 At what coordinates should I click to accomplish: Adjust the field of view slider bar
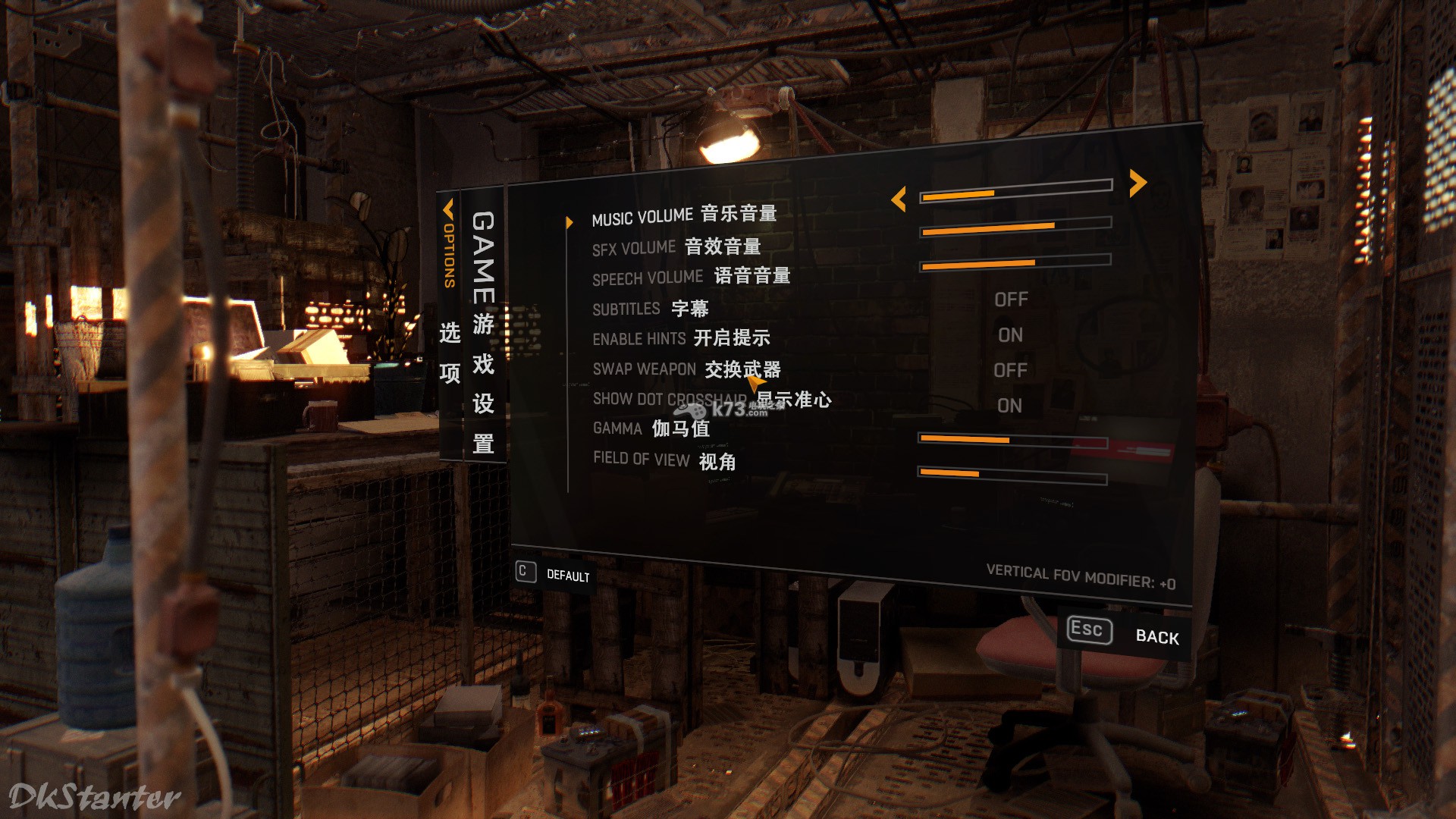pyautogui.click(x=1012, y=476)
